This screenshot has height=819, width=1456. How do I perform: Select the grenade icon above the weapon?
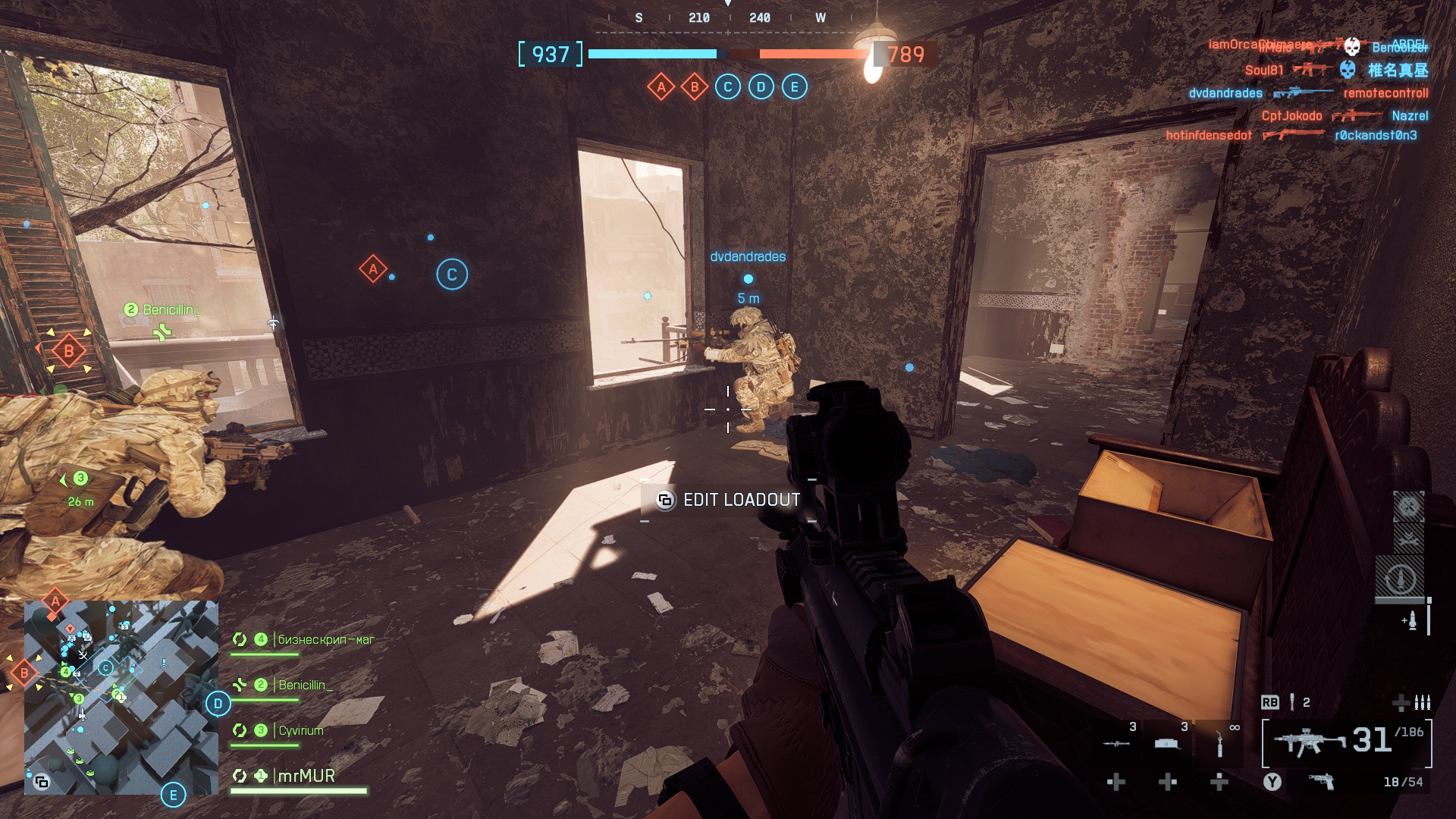pos(1292,702)
